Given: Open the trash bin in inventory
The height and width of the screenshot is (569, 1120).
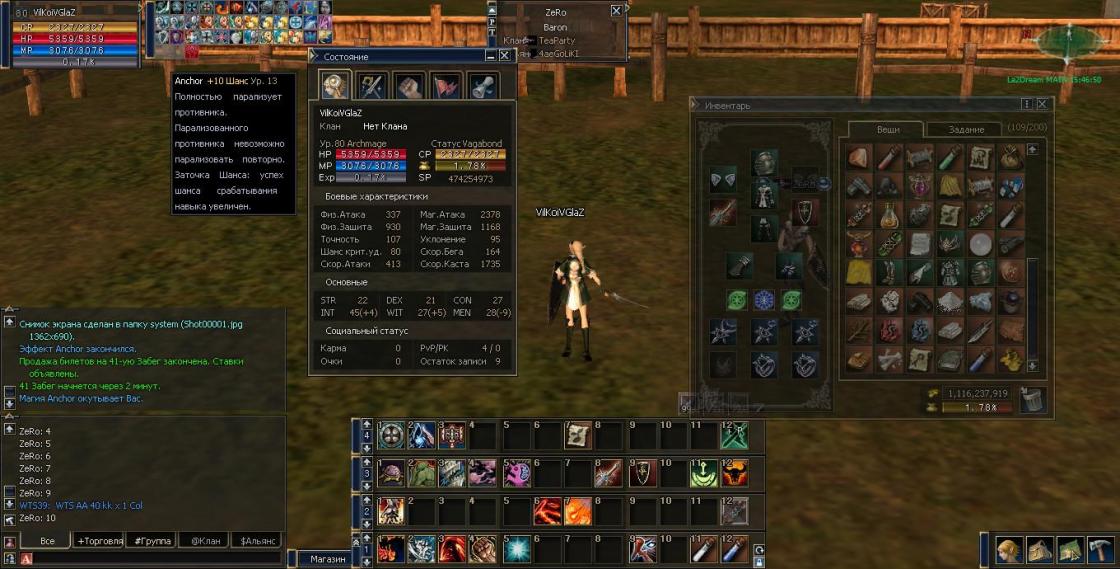Looking at the screenshot, I should 1033,400.
